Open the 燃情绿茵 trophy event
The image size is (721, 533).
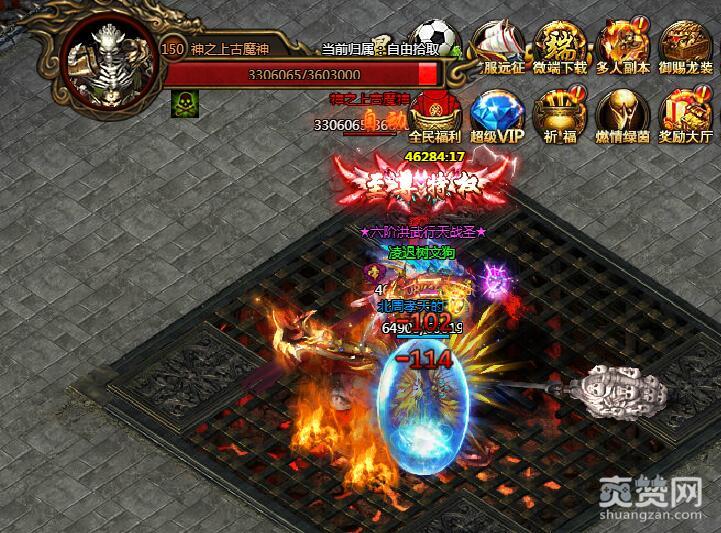[x=622, y=110]
